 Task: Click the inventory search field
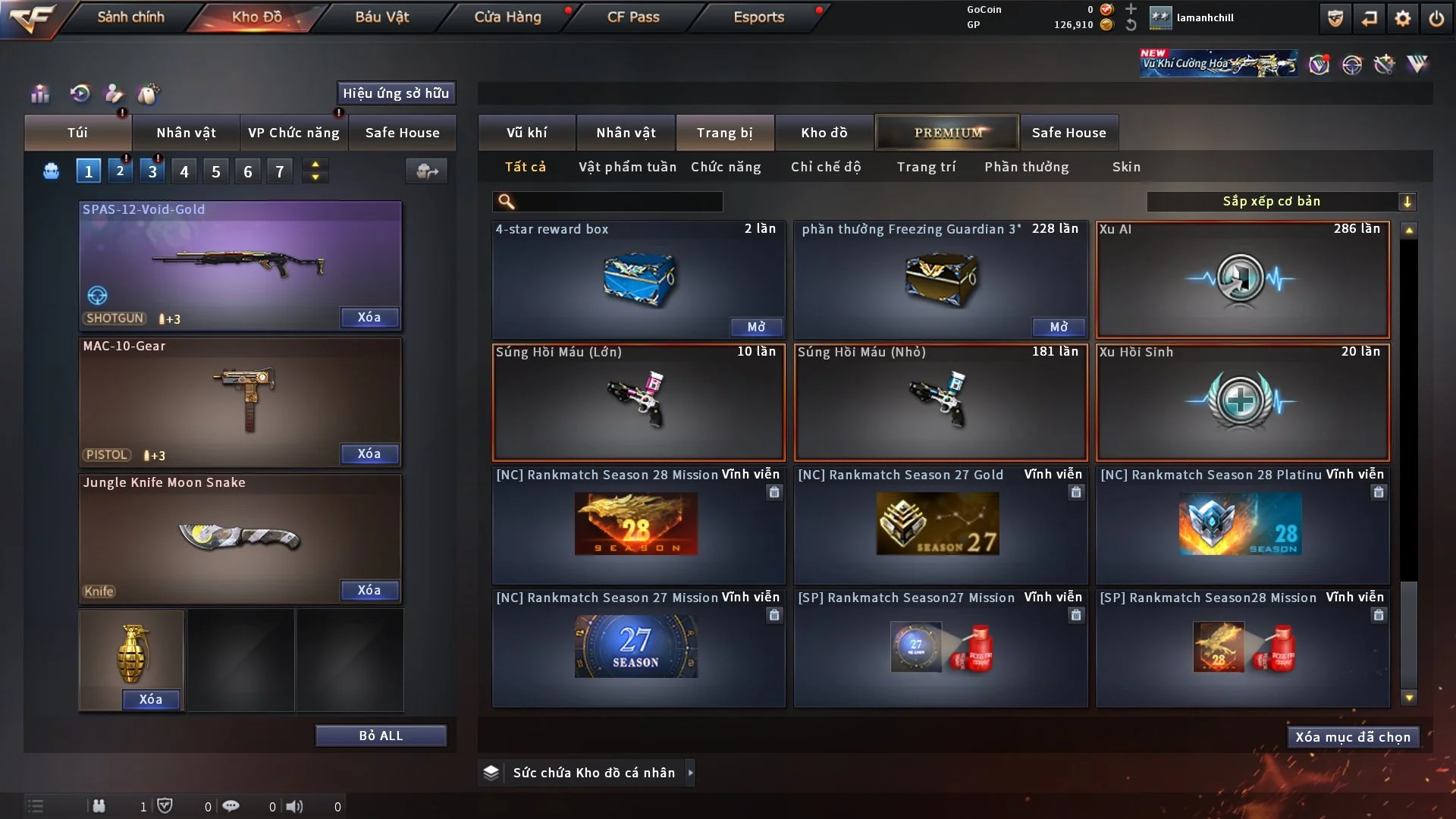tap(618, 202)
